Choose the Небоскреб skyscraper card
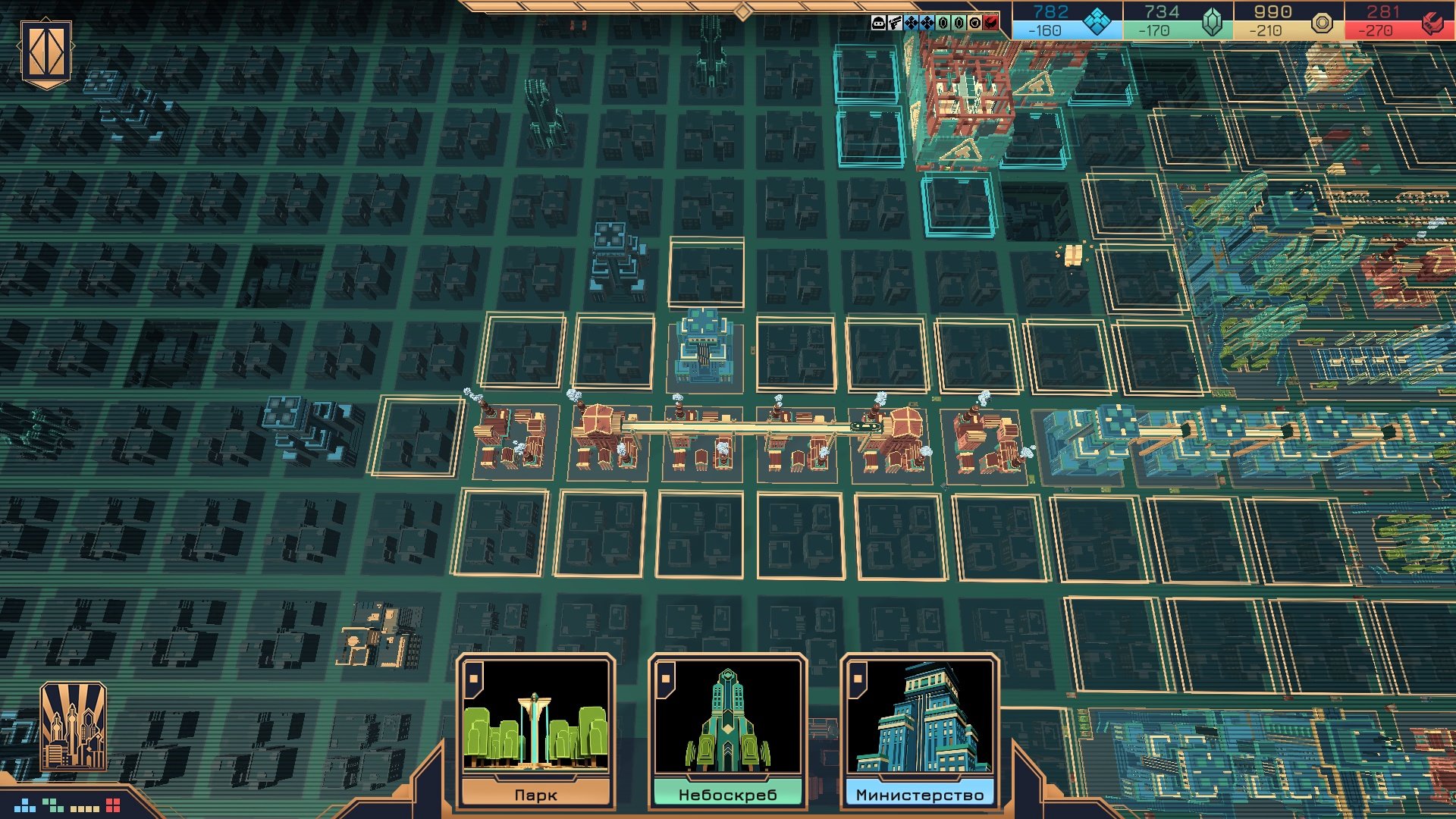1456x819 pixels. 727,728
